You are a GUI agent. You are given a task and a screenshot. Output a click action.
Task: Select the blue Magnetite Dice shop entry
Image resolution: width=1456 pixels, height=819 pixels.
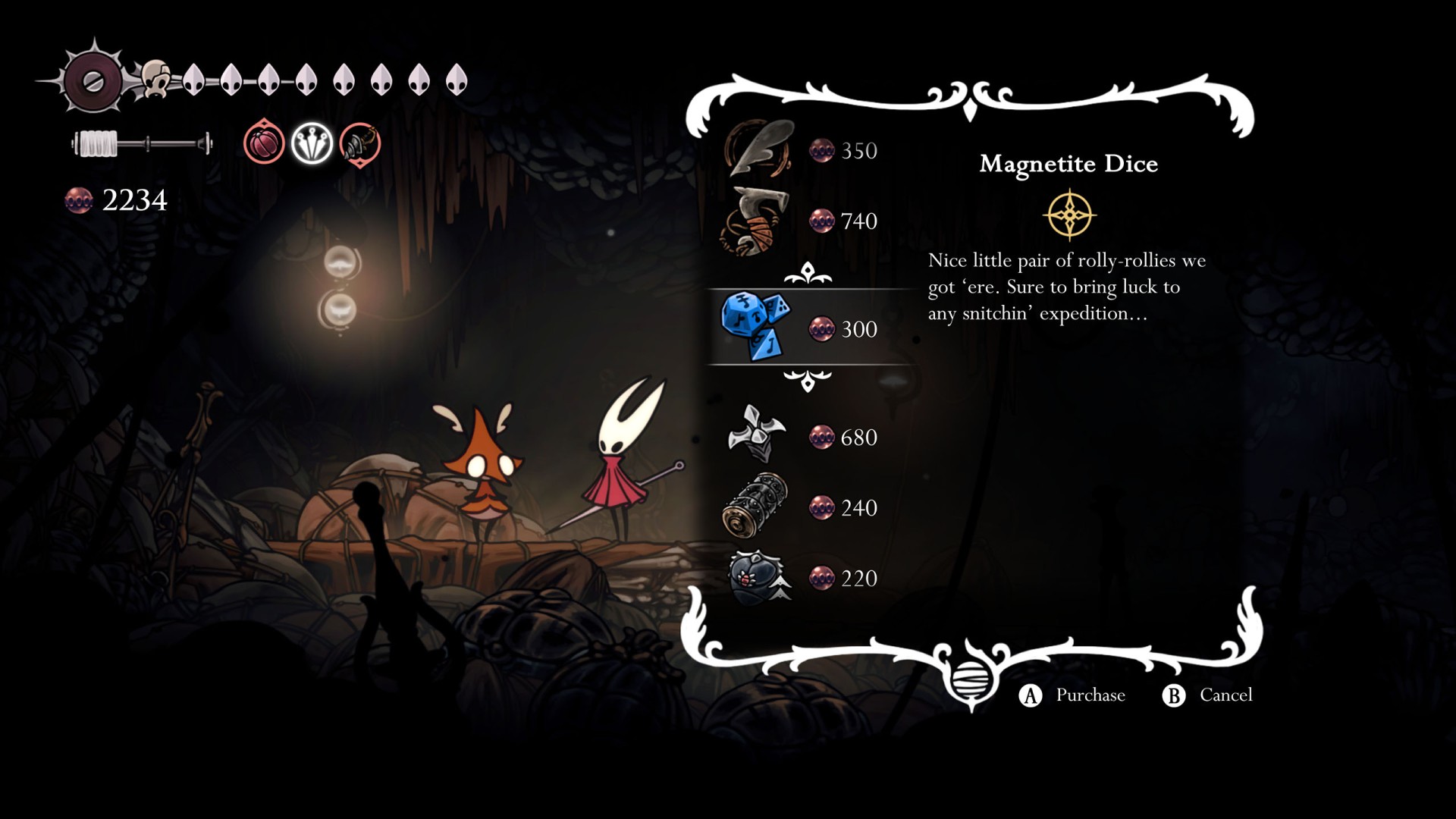coord(755,328)
